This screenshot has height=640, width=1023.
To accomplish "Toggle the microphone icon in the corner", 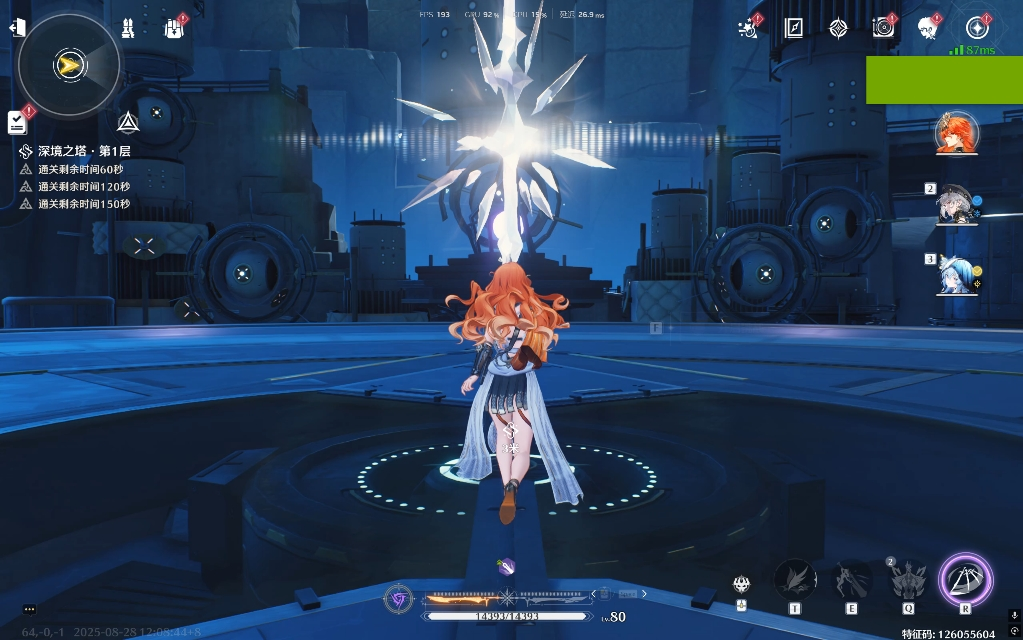I will pos(1014,616).
